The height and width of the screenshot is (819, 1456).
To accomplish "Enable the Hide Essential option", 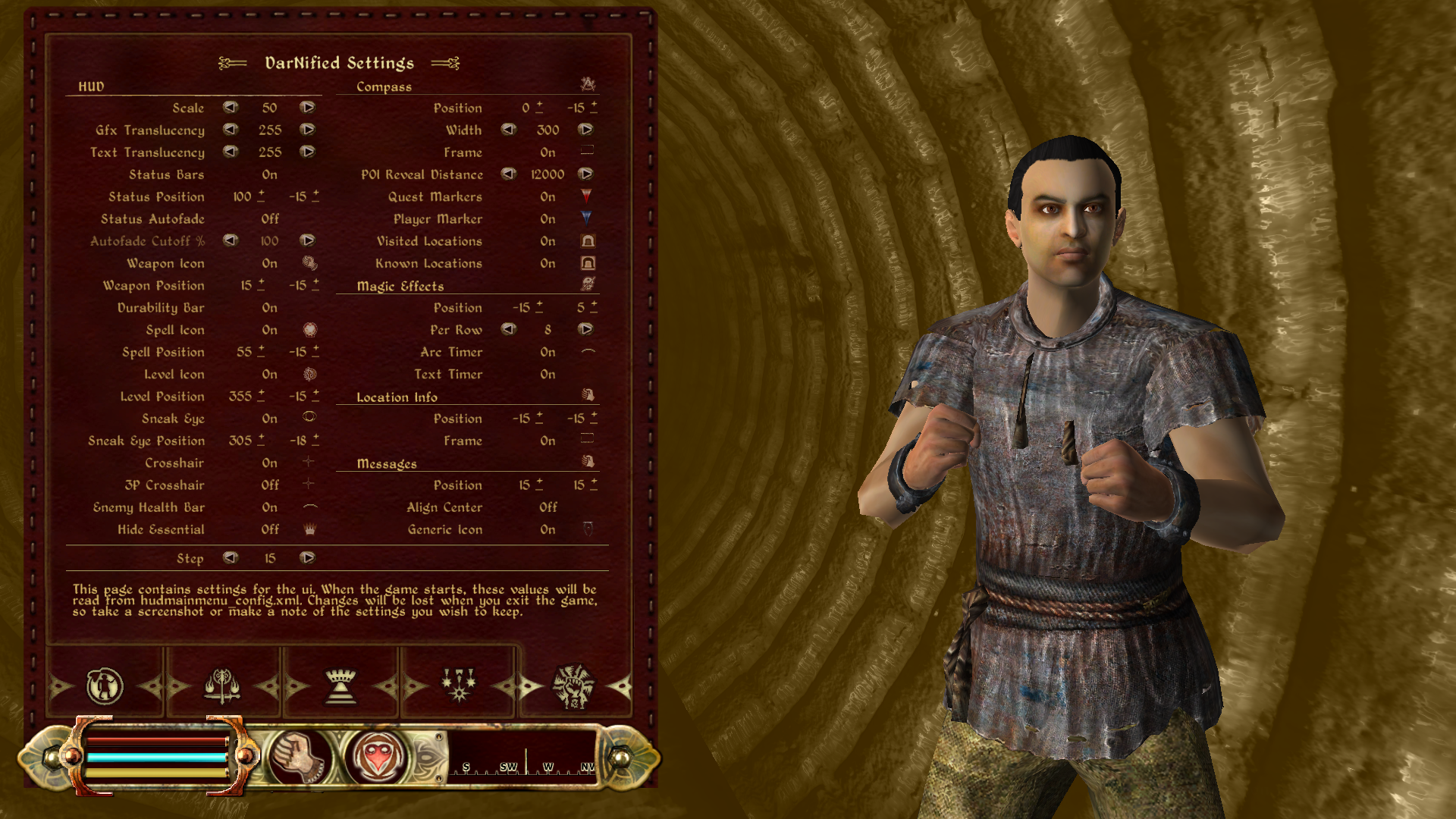I will [270, 529].
